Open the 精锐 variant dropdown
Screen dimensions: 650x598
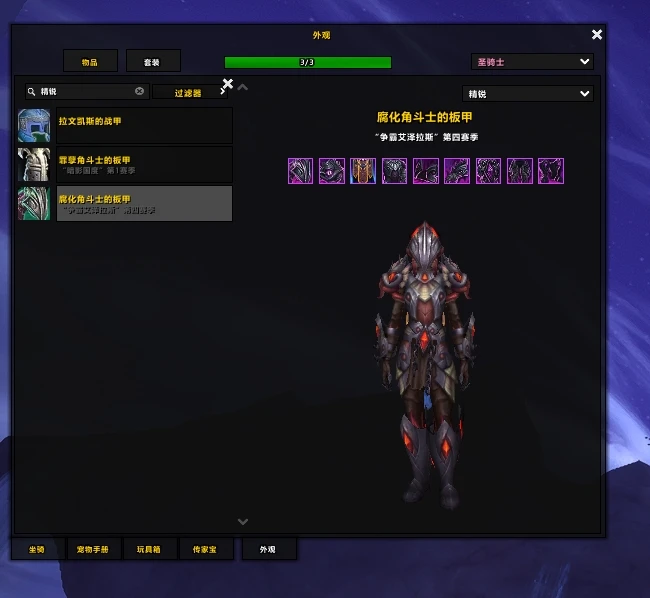(x=529, y=94)
